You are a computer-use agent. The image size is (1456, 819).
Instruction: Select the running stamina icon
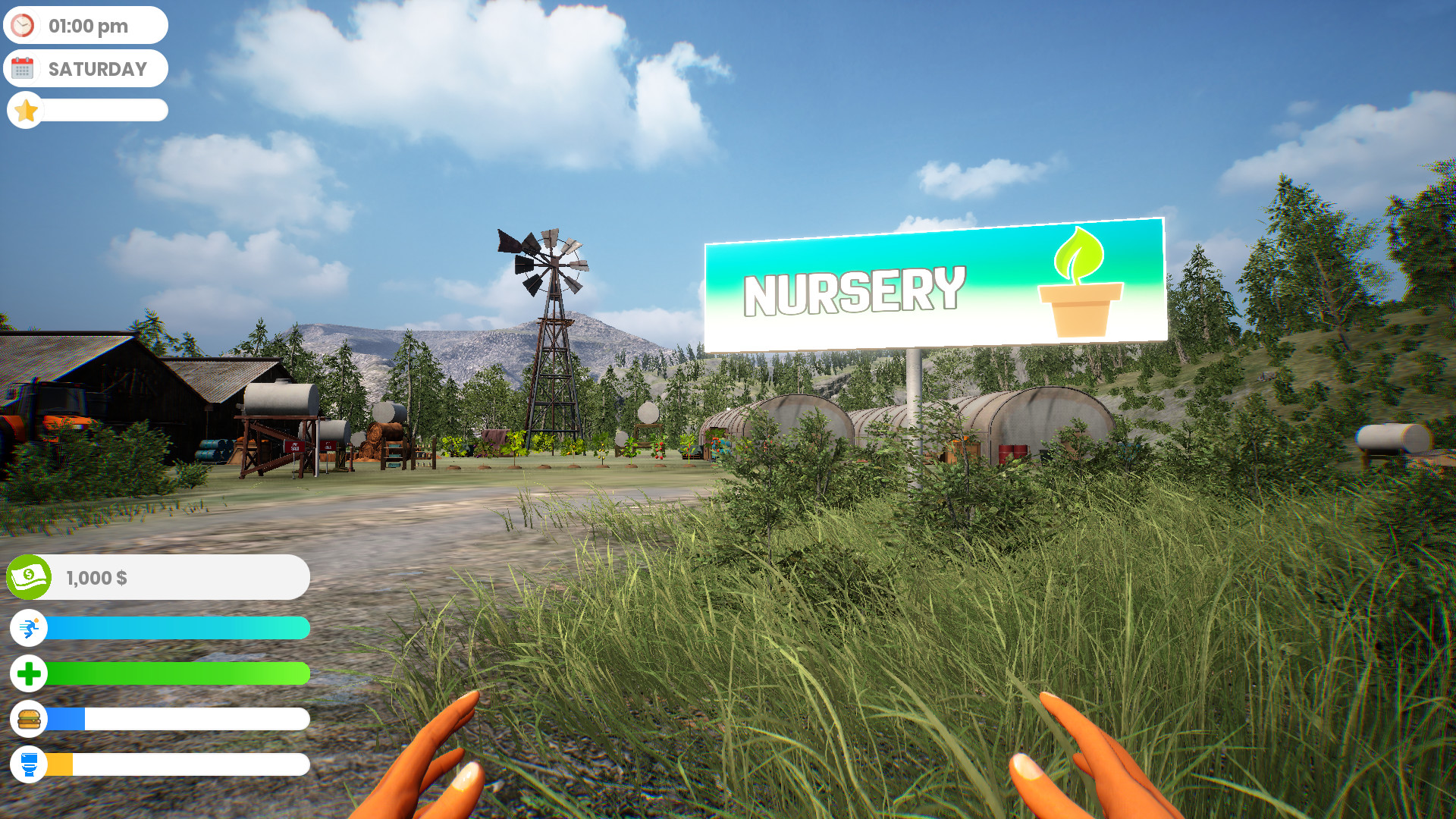[29, 628]
